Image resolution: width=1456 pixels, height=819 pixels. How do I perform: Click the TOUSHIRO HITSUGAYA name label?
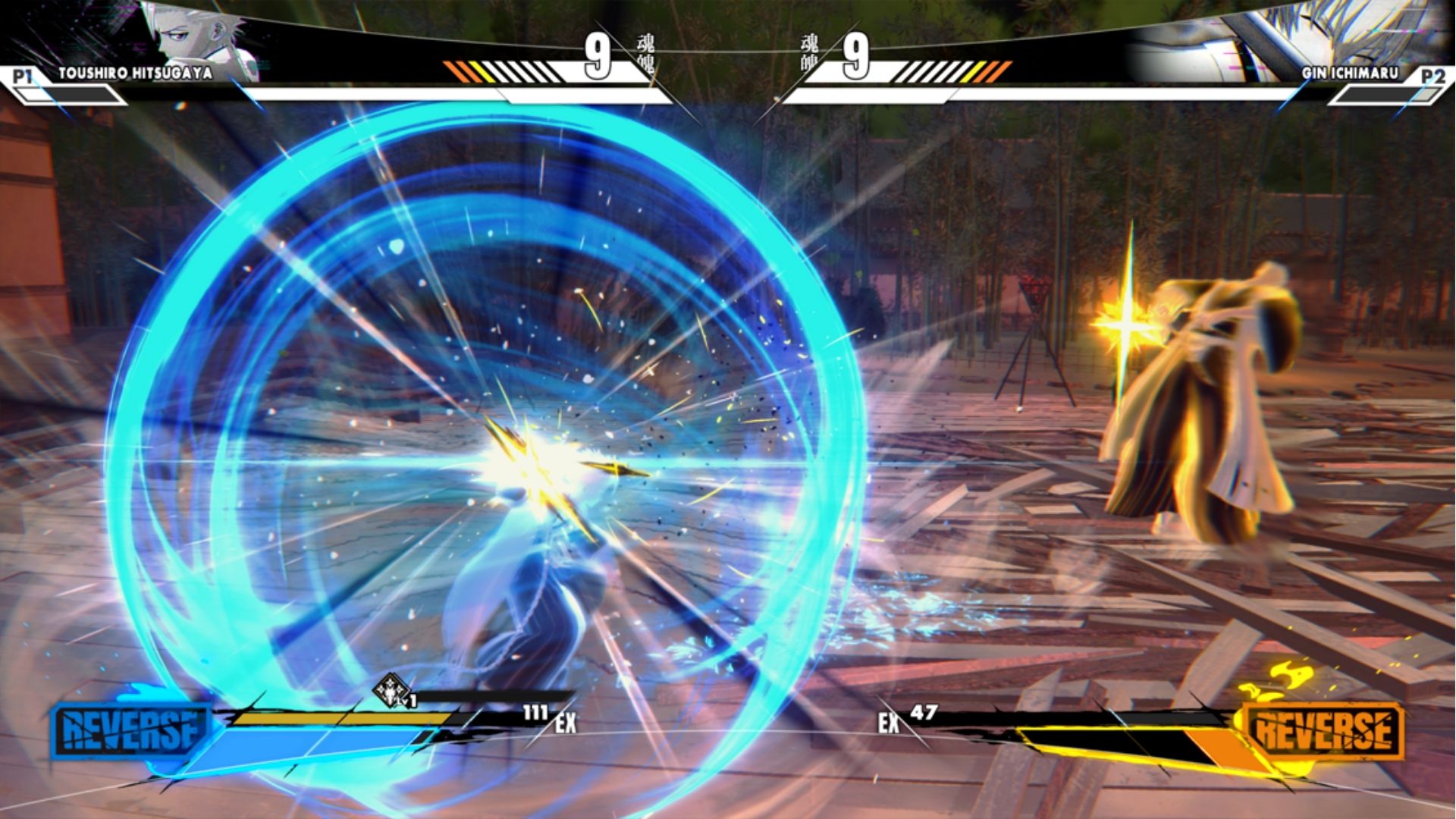tap(136, 72)
